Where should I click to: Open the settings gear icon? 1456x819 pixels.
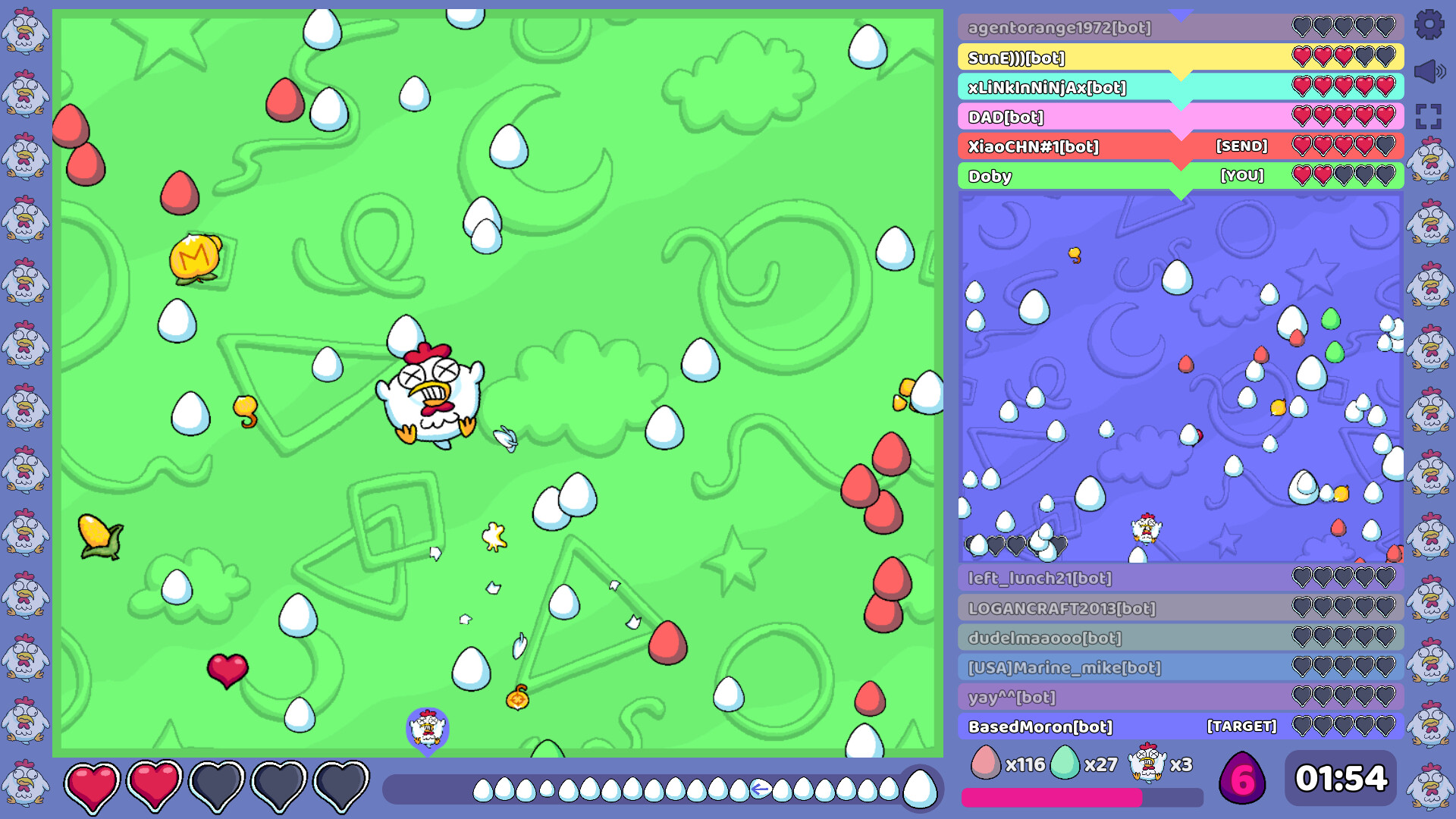coord(1430,25)
